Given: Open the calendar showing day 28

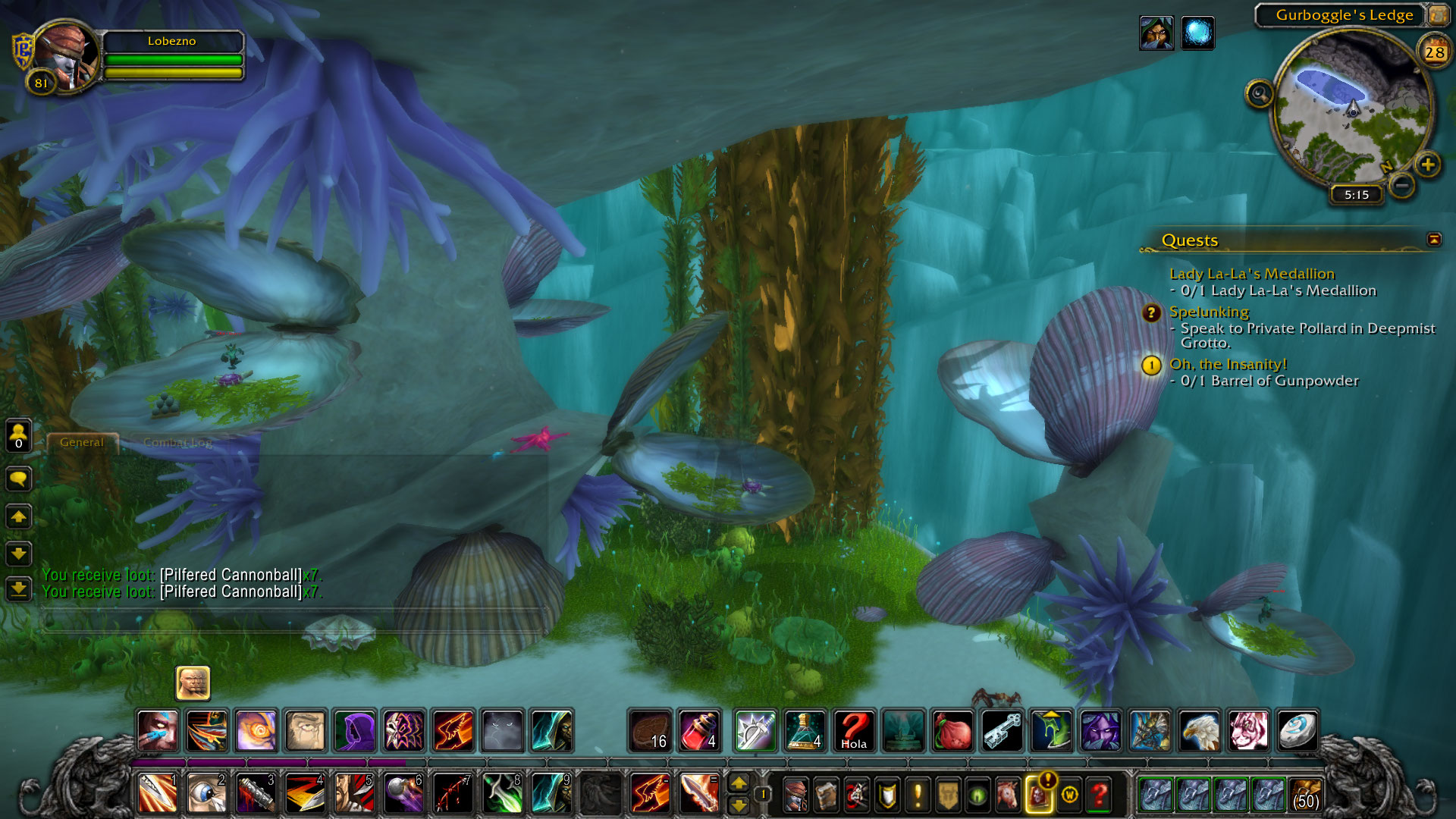Looking at the screenshot, I should click(1434, 52).
